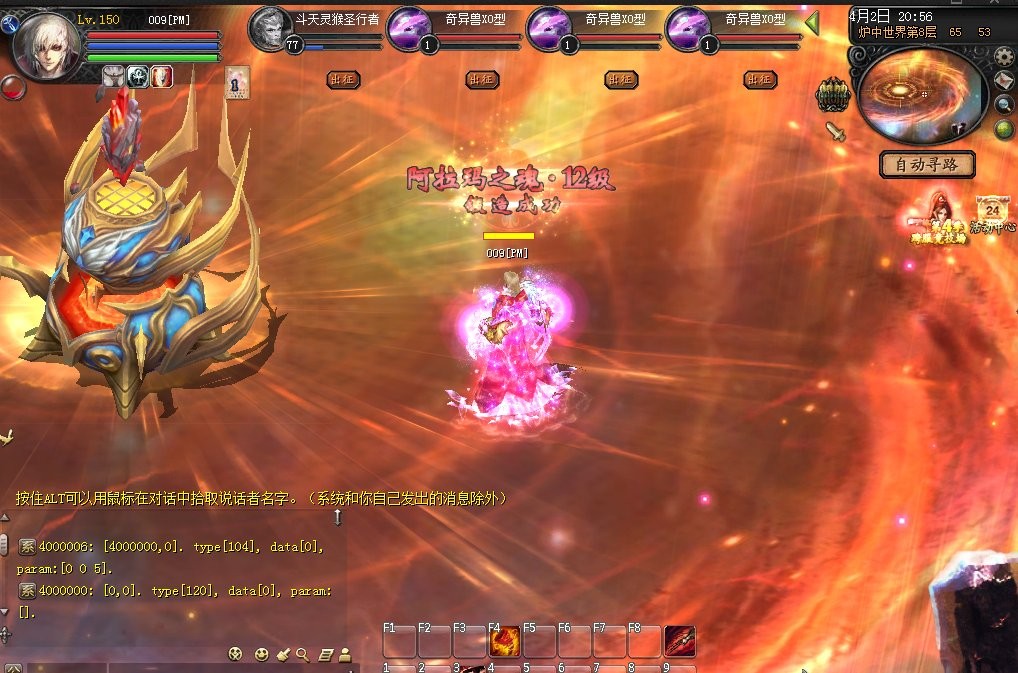Click the green globe icon

(x=1003, y=128)
